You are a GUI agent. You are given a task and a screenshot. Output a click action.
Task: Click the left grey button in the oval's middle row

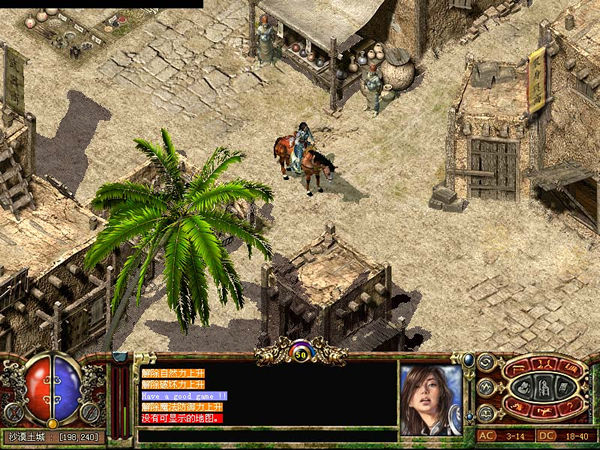pyautogui.click(x=523, y=387)
